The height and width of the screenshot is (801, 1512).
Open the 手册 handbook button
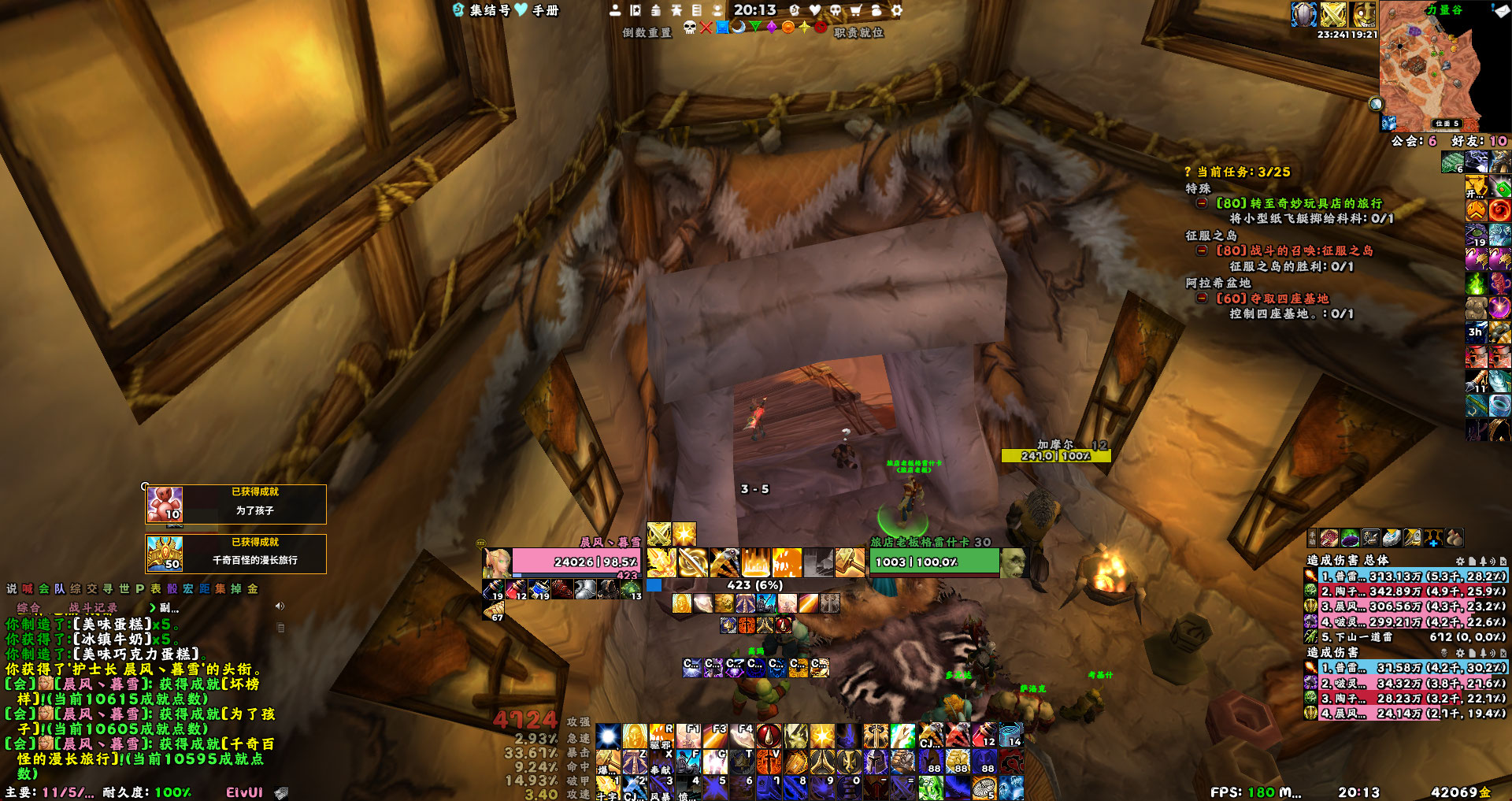tap(545, 10)
